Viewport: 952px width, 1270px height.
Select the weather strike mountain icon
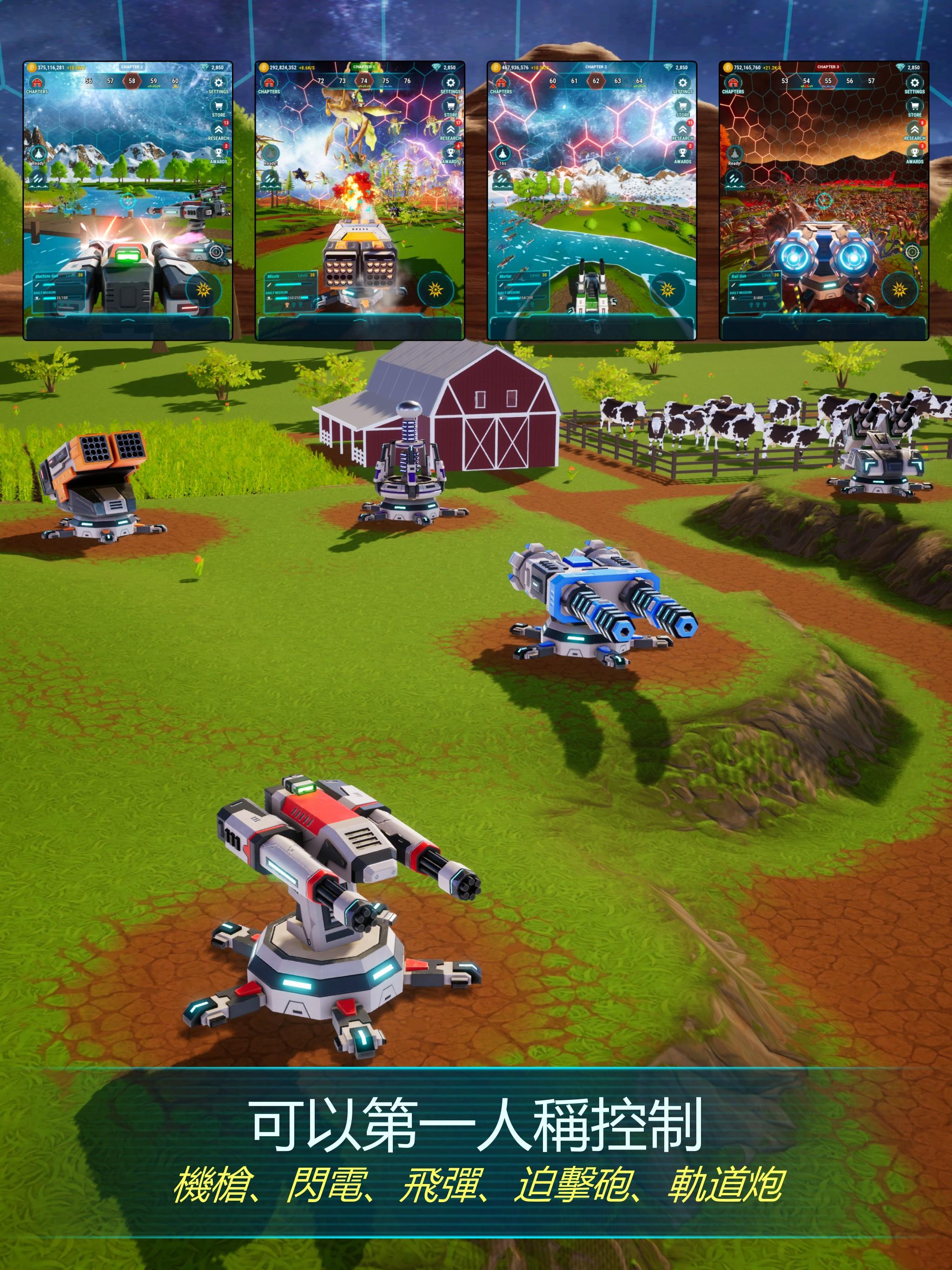click(x=39, y=180)
